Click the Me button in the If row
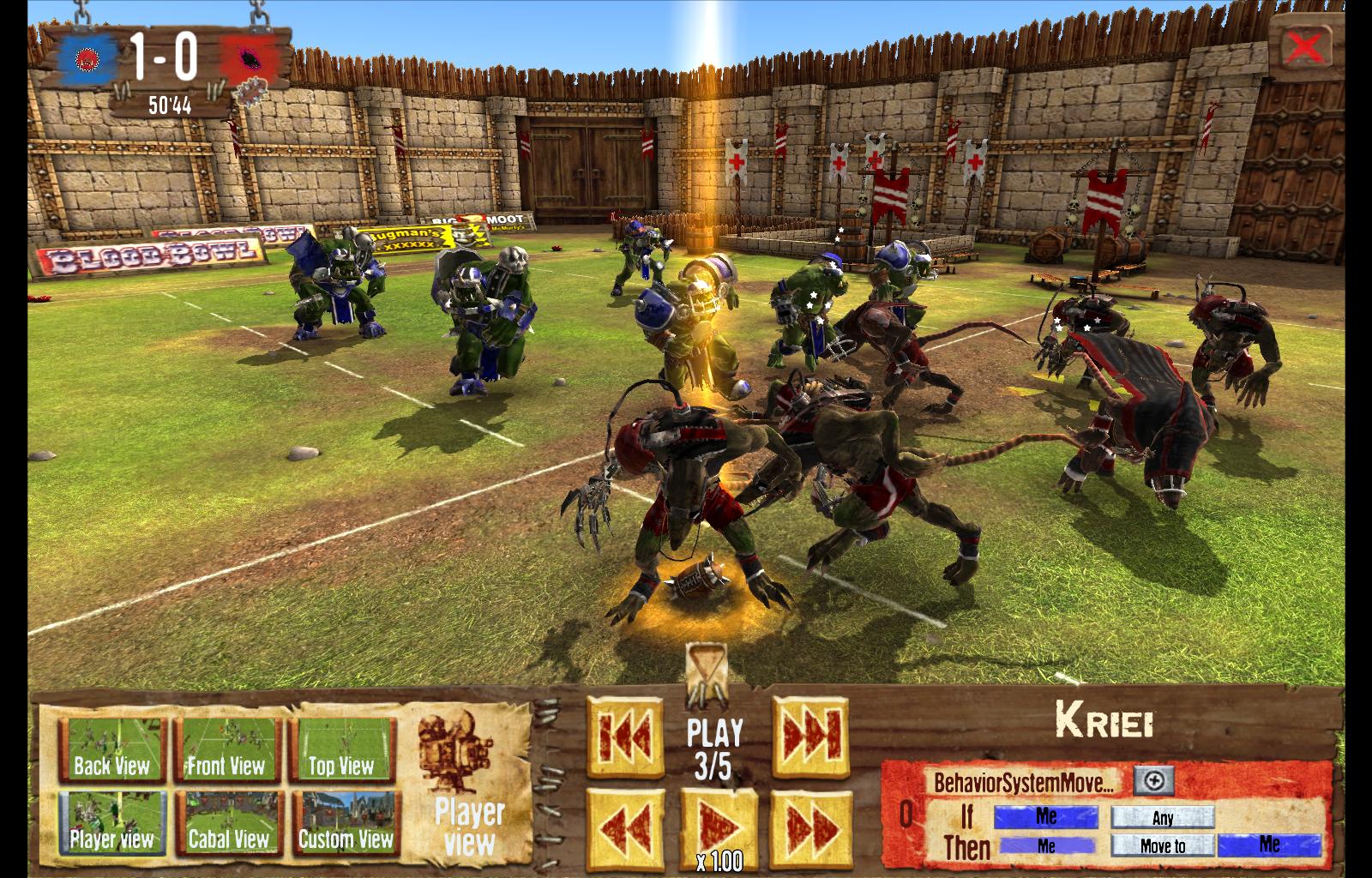 [1045, 817]
